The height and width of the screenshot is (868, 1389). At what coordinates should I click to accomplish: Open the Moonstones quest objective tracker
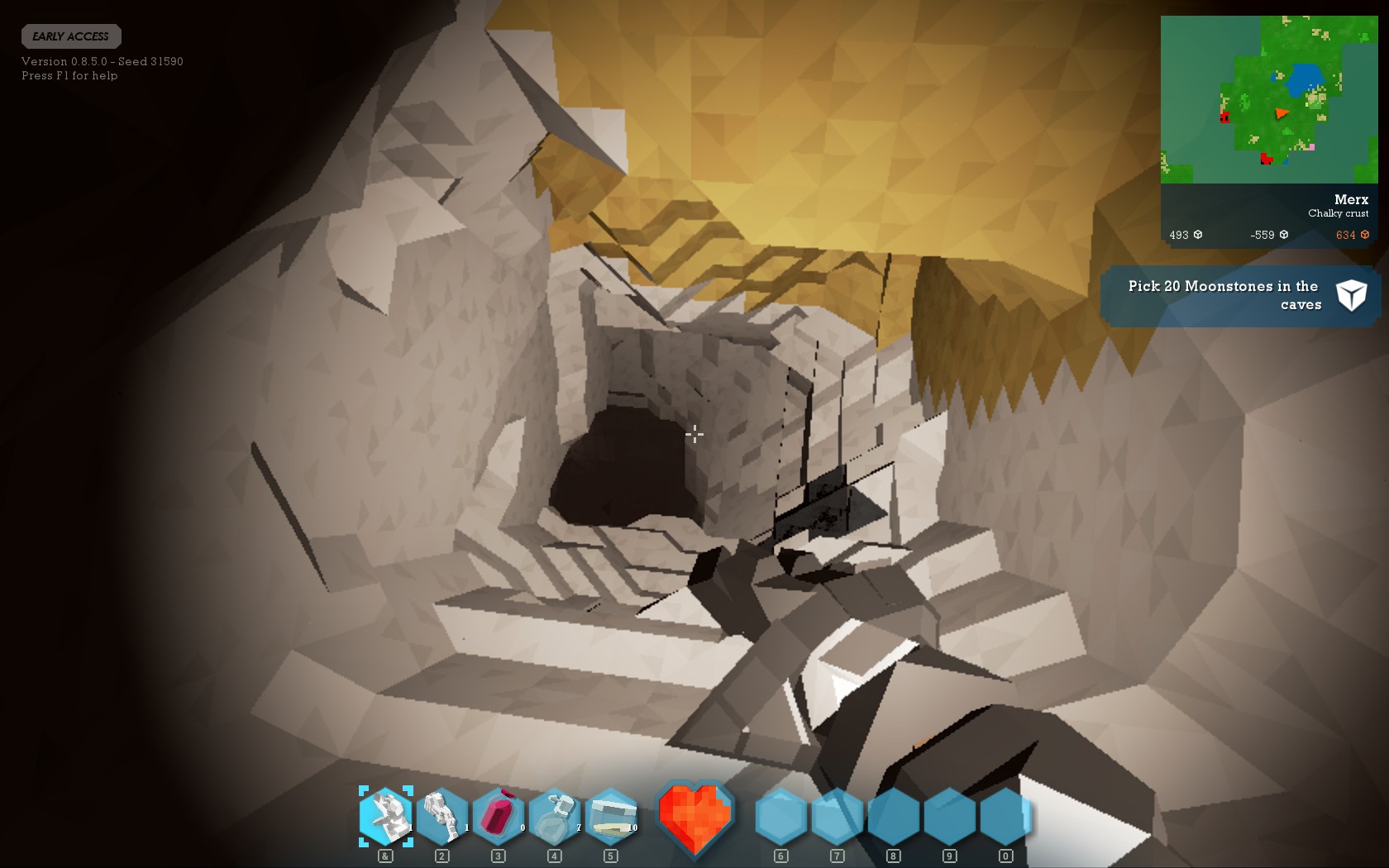[1239, 295]
